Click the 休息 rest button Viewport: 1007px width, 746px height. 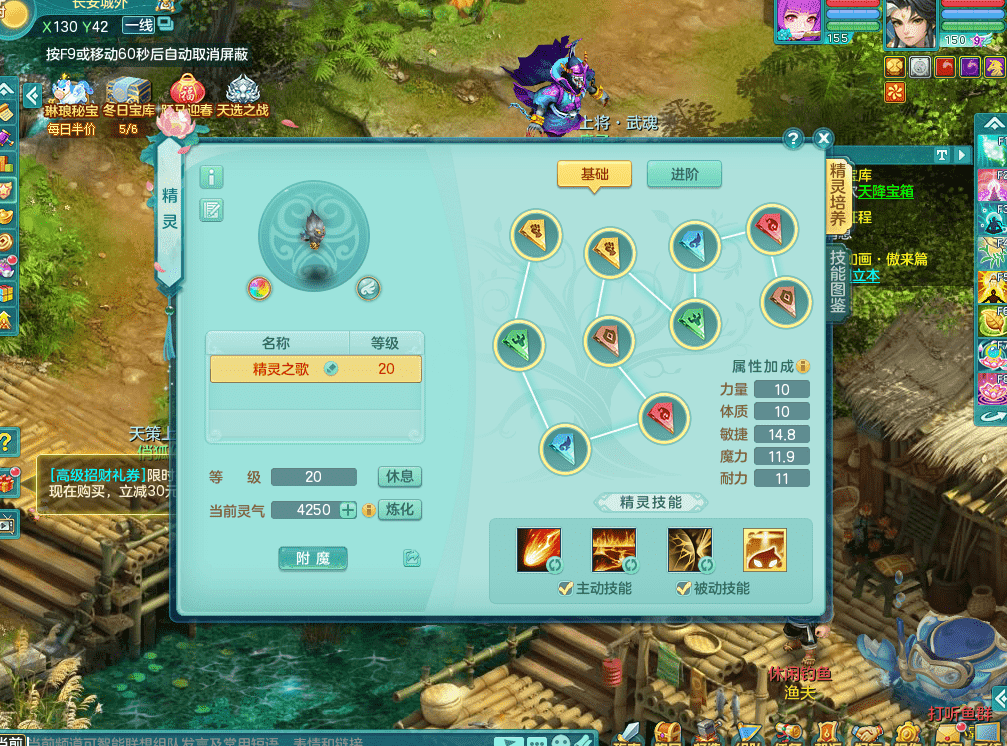(x=399, y=476)
